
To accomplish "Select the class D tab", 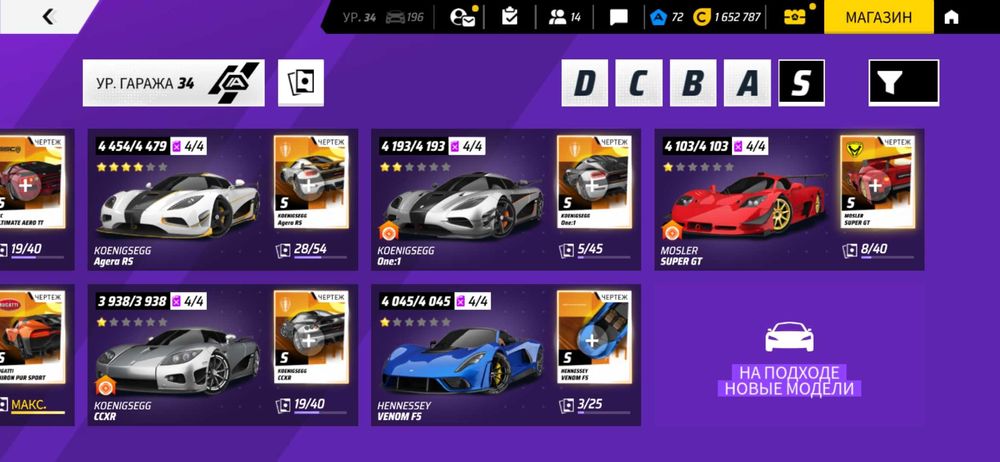I will pos(584,83).
